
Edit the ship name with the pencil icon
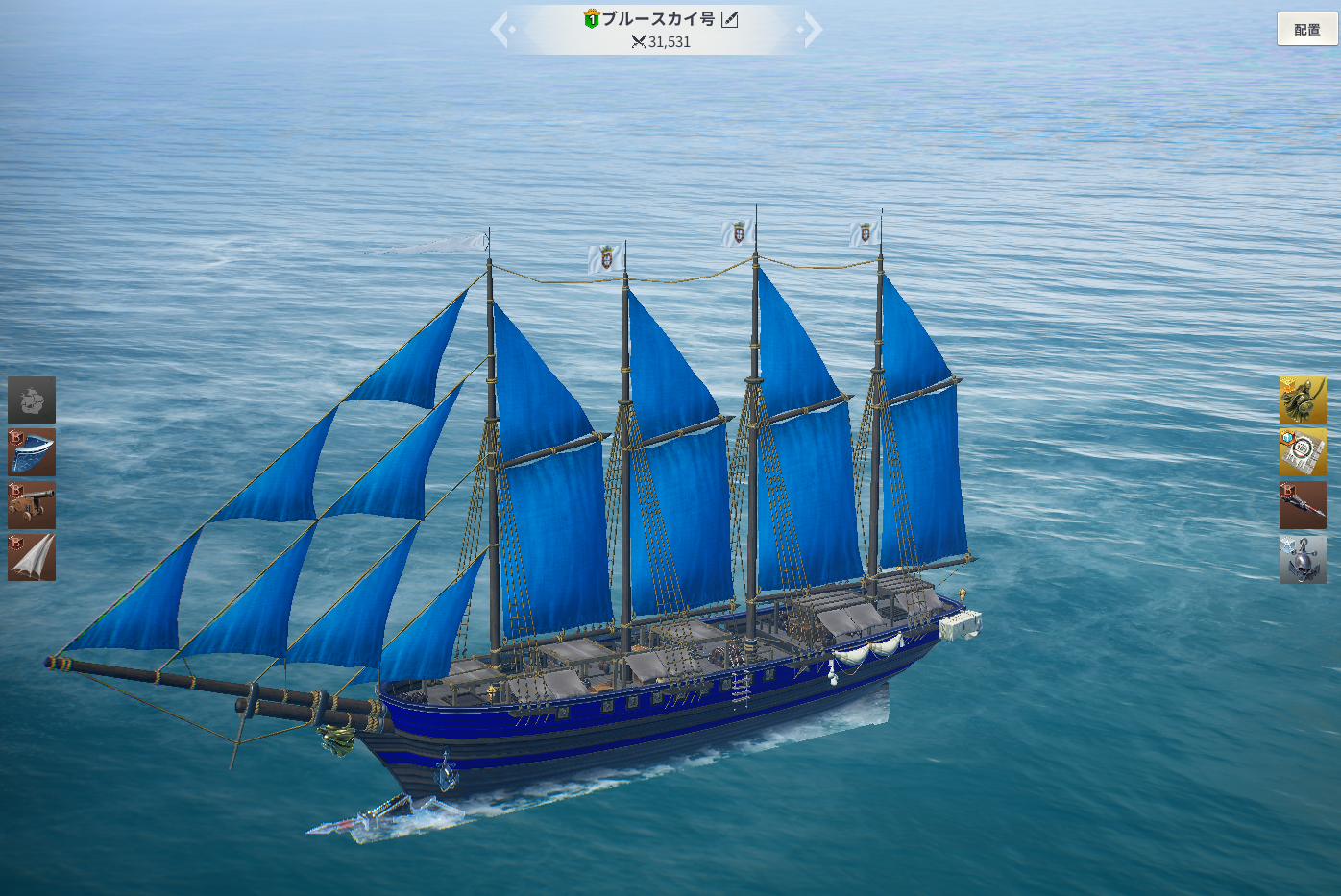pos(730,19)
